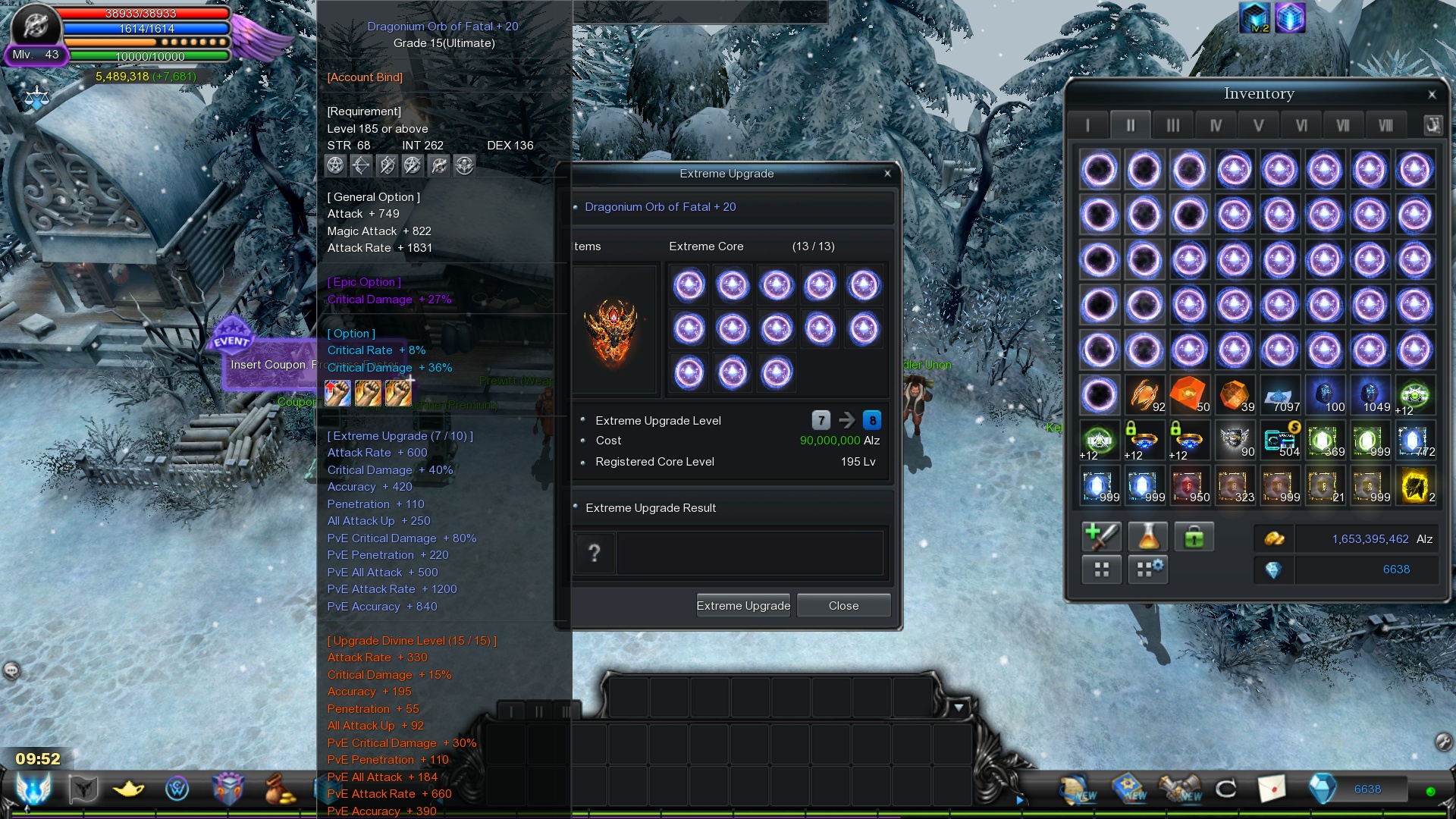1456x819 pixels.
Task: Click Close in the Extreme Upgrade window
Action: tap(843, 605)
